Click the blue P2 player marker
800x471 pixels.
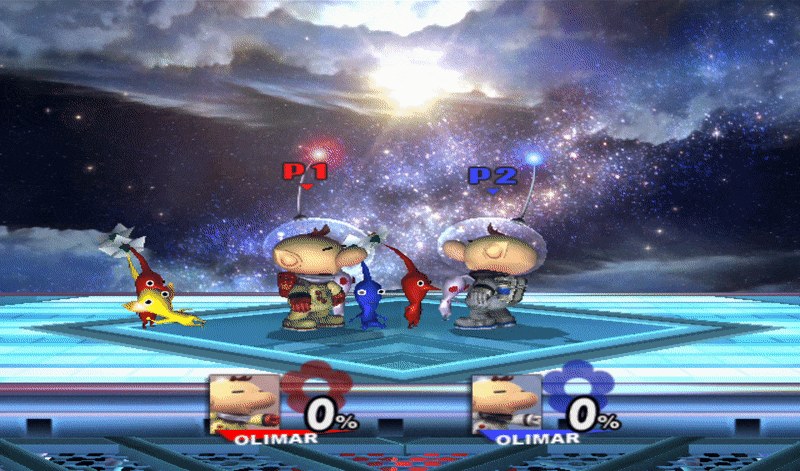click(x=492, y=177)
